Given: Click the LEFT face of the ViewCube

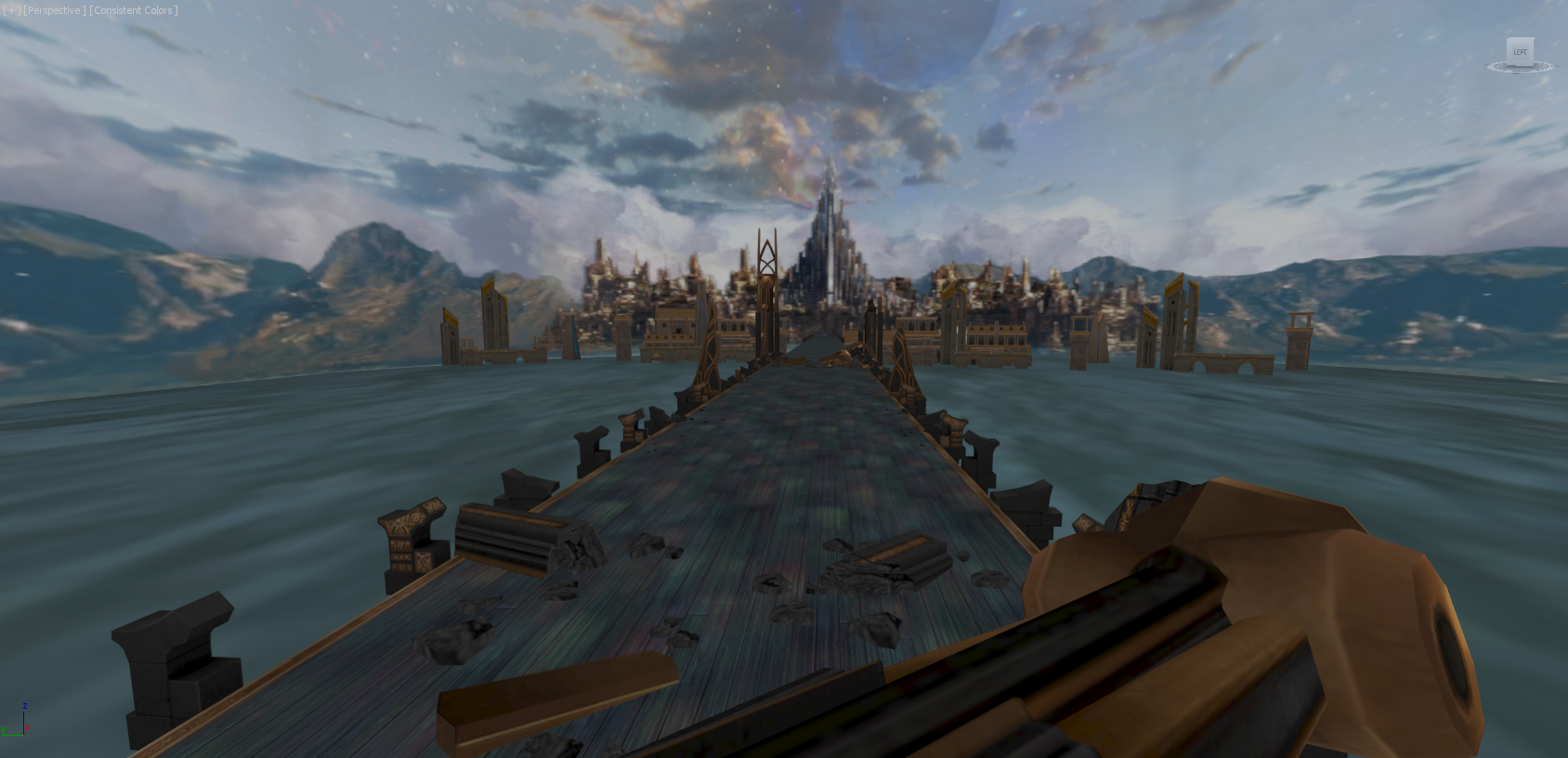Looking at the screenshot, I should click(1521, 52).
